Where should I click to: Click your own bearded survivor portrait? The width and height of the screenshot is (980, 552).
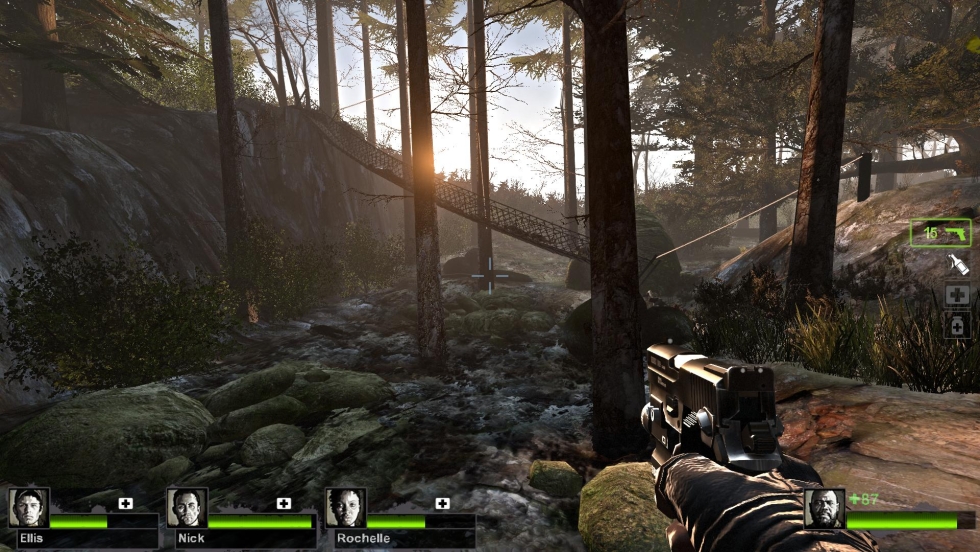click(824, 508)
